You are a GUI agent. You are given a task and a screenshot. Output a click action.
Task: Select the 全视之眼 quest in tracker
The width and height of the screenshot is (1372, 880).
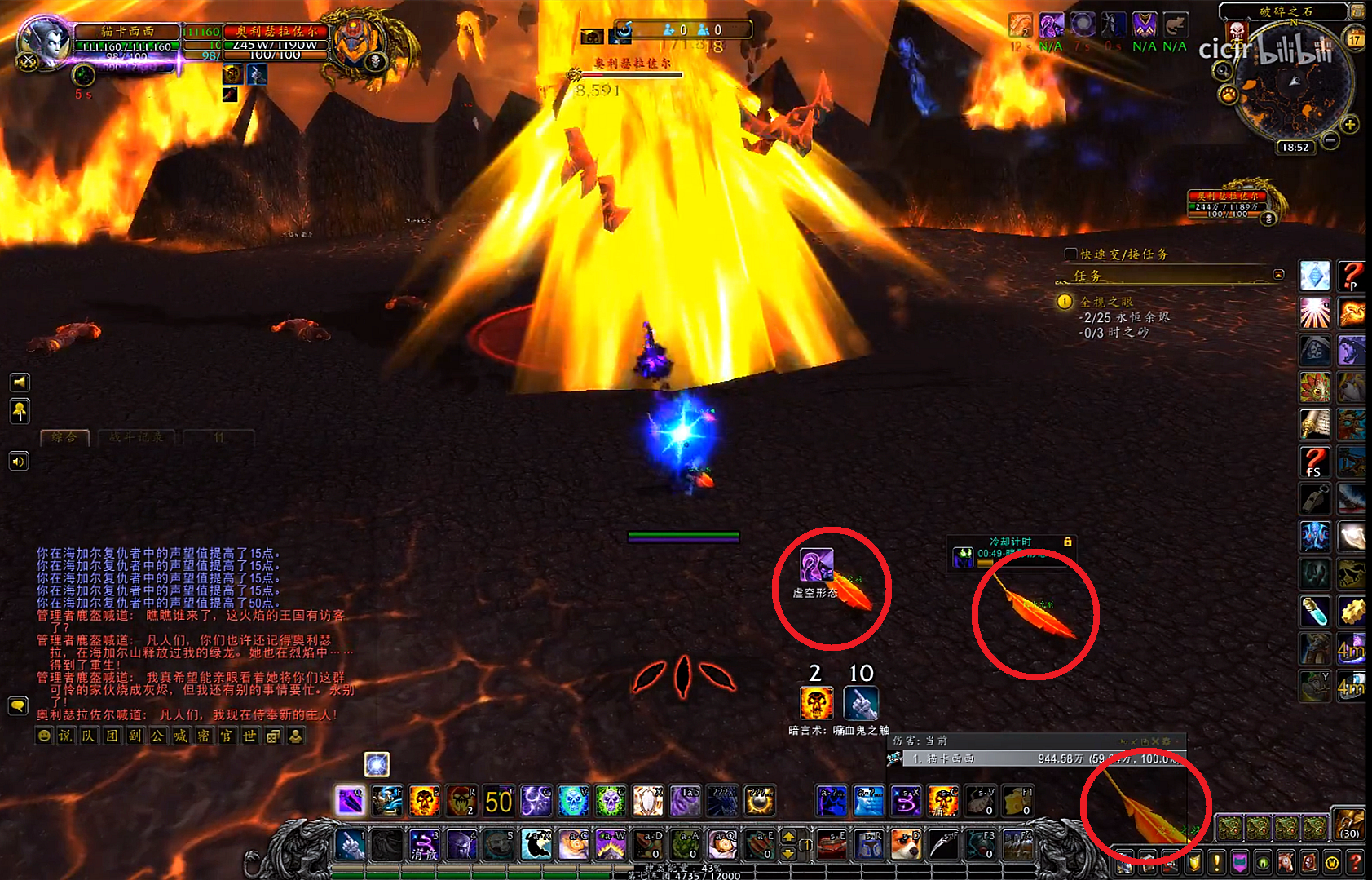[x=1106, y=302]
